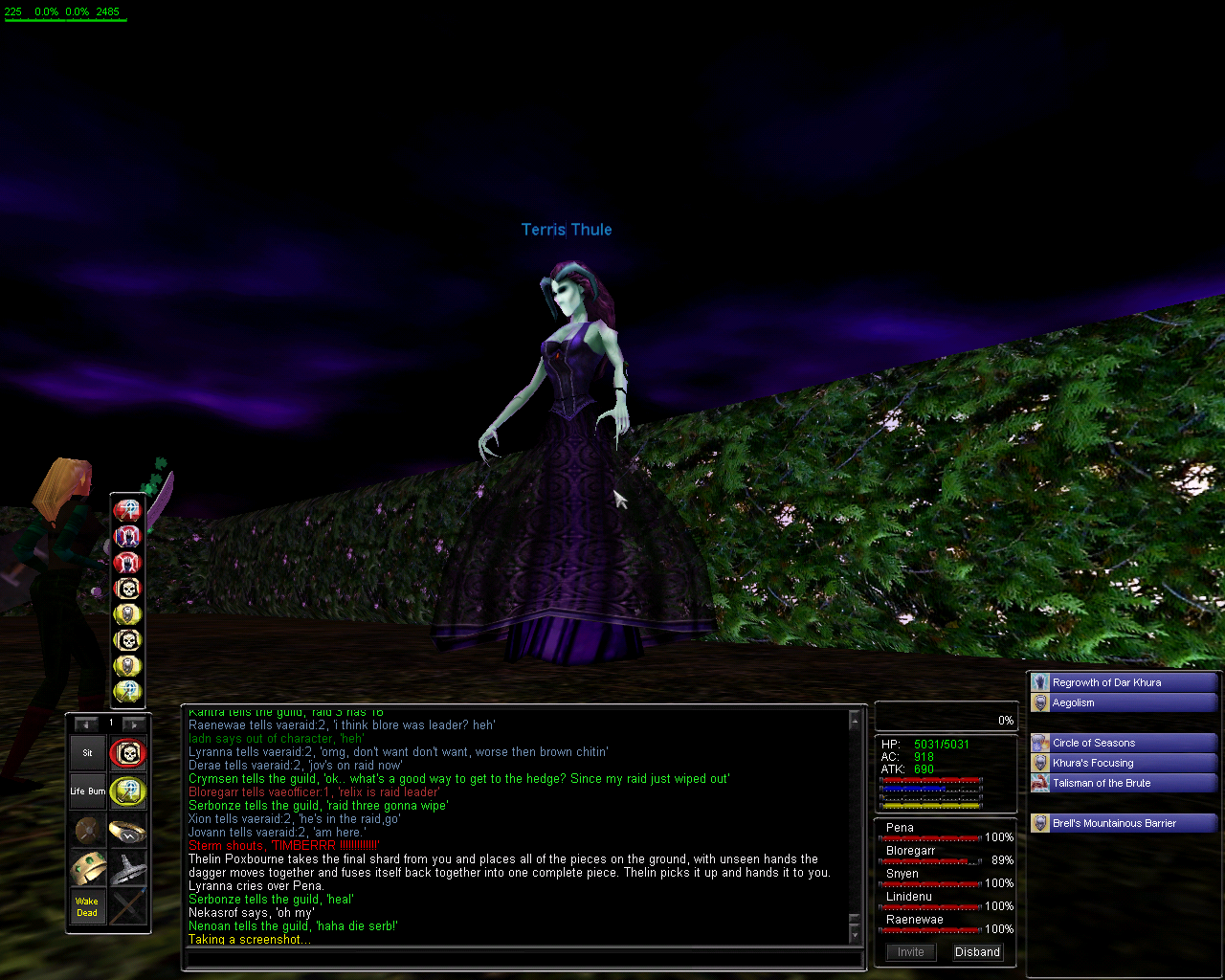The image size is (1225, 980).
Task: Disband from the group
Action: coord(977,952)
